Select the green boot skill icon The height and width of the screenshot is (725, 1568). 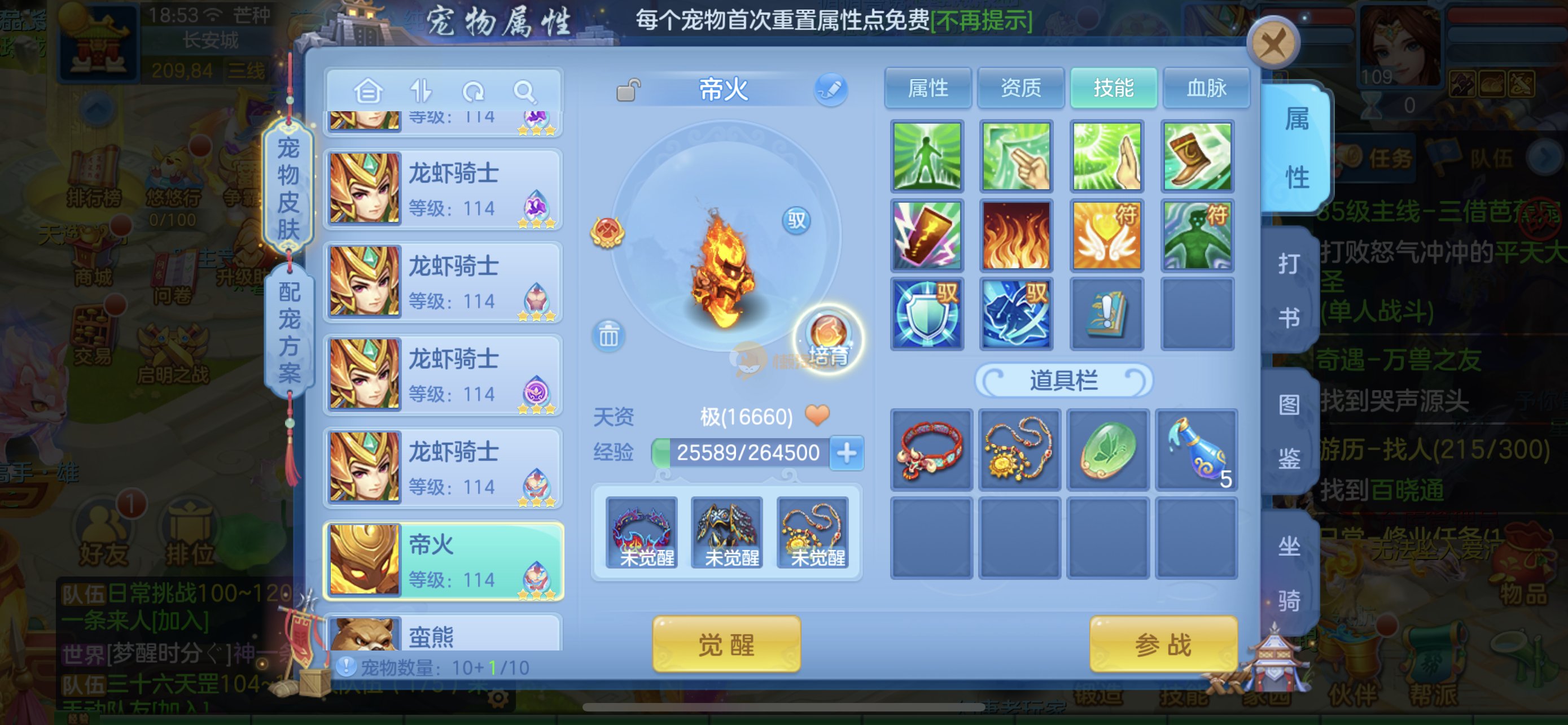(x=1197, y=156)
